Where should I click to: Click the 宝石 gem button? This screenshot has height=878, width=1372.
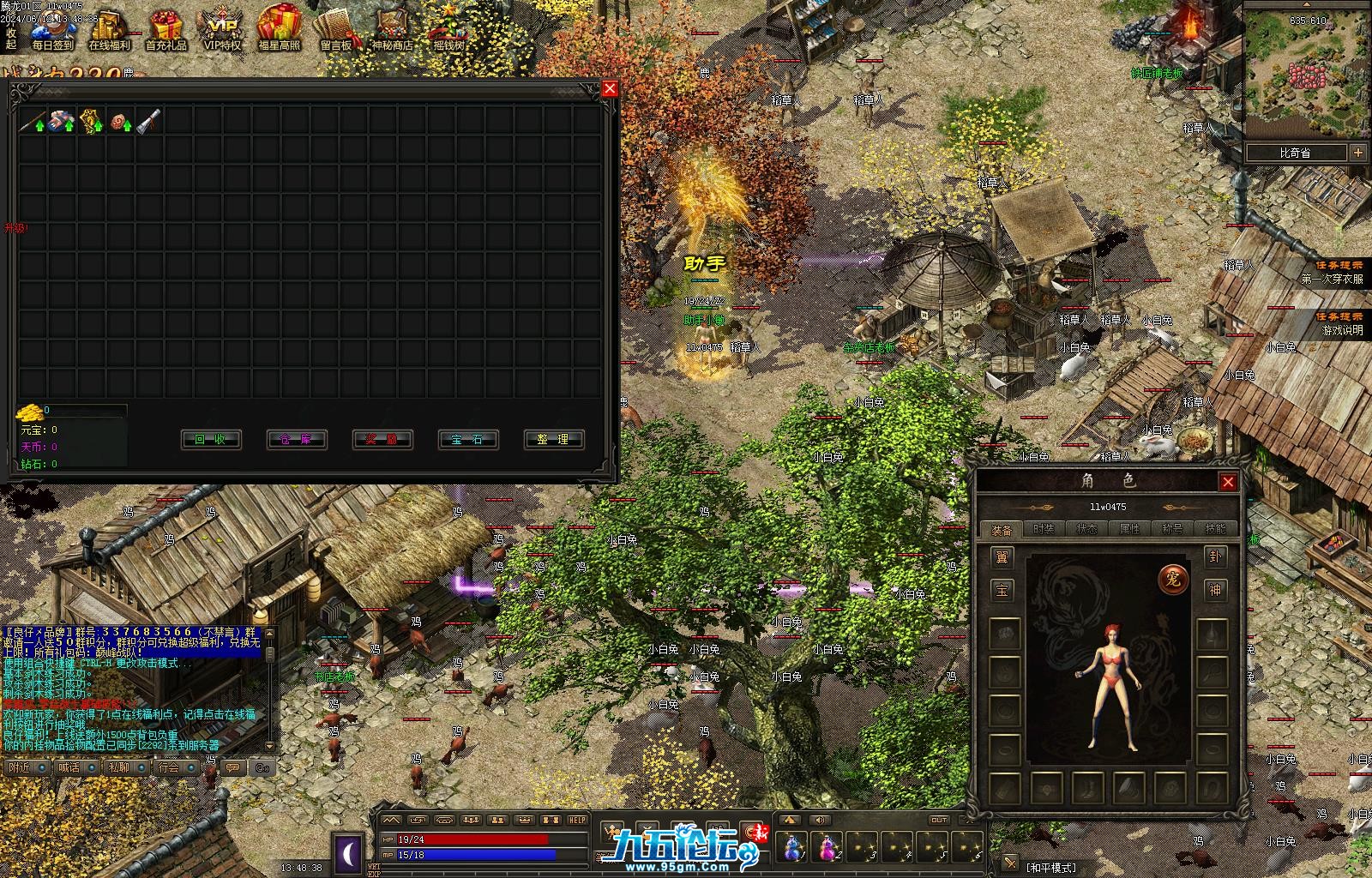click(x=468, y=440)
